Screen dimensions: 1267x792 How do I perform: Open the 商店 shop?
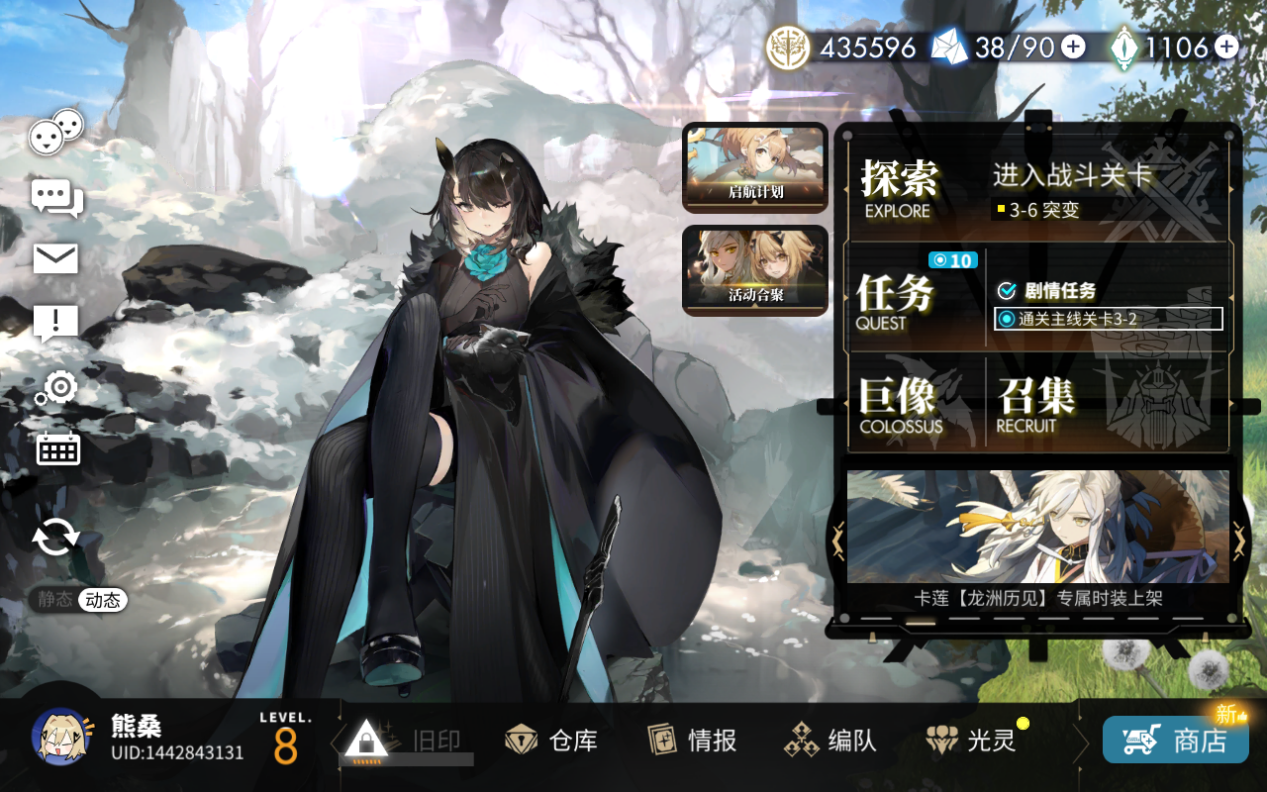(1176, 740)
